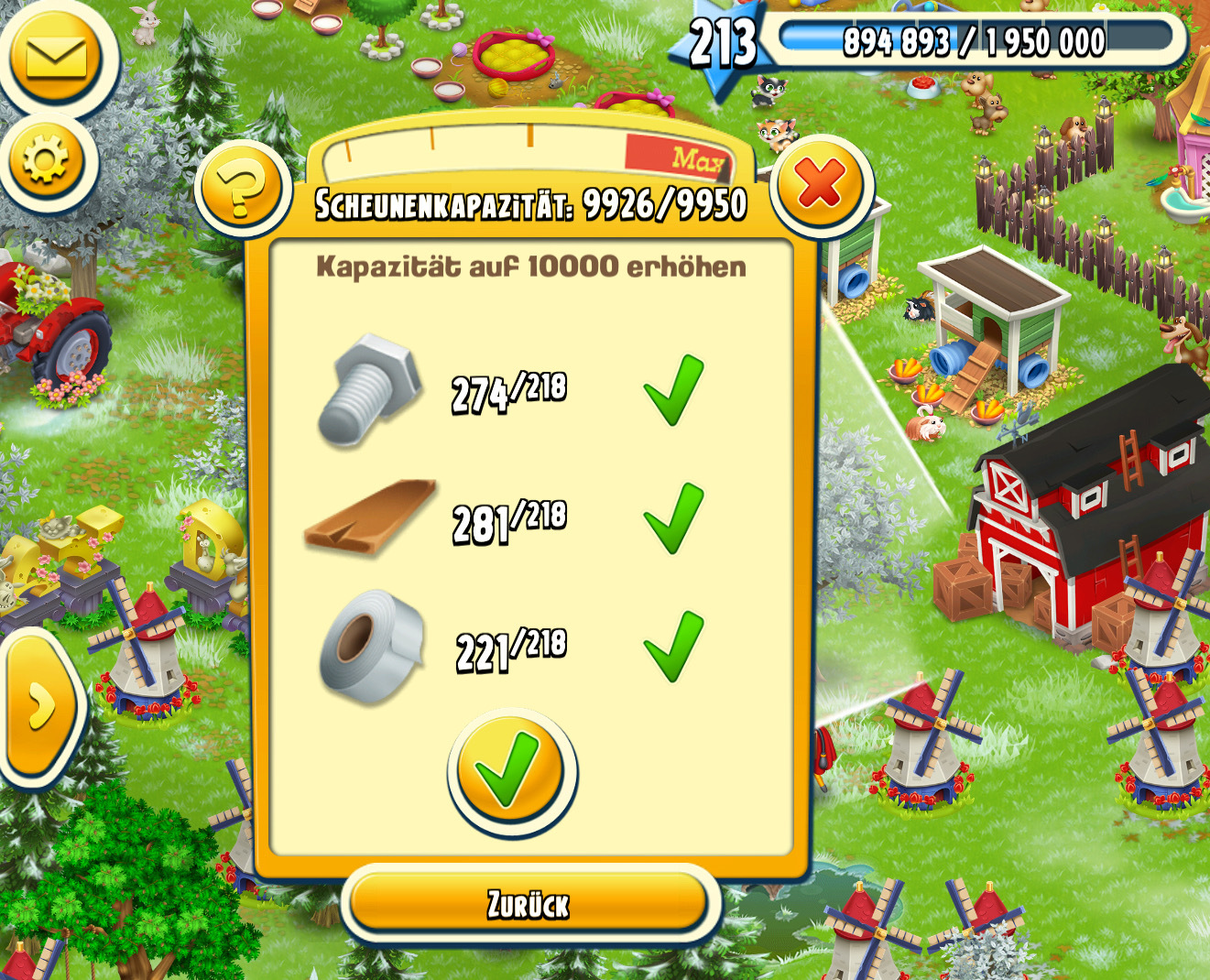This screenshot has height=980, width=1210.
Task: Open the gear settings menu
Action: coord(46,162)
